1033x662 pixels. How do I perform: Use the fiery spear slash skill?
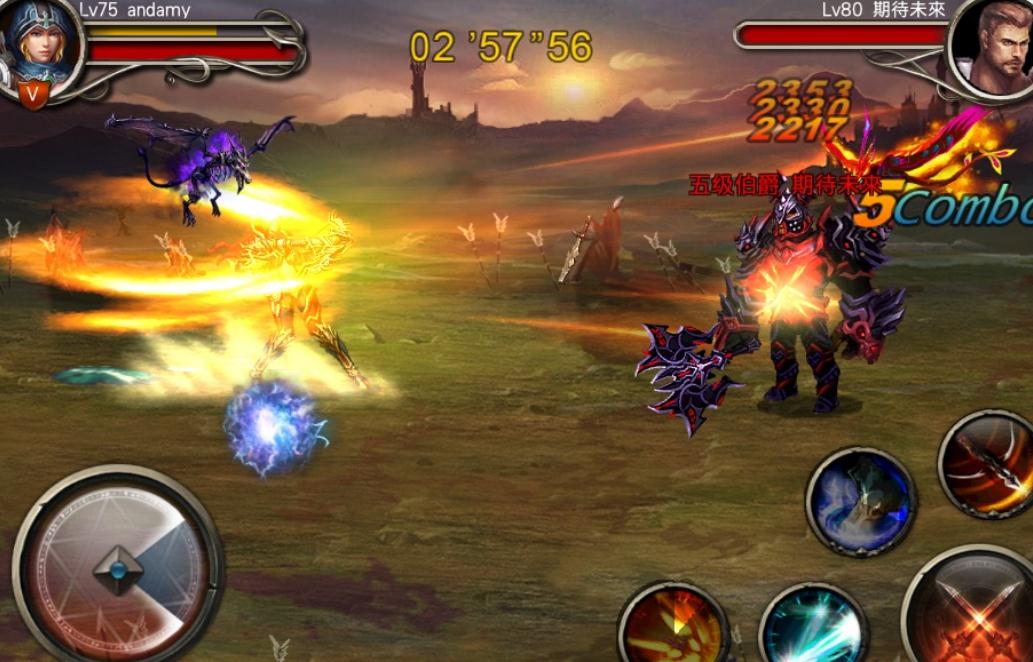pyautogui.click(x=987, y=464)
